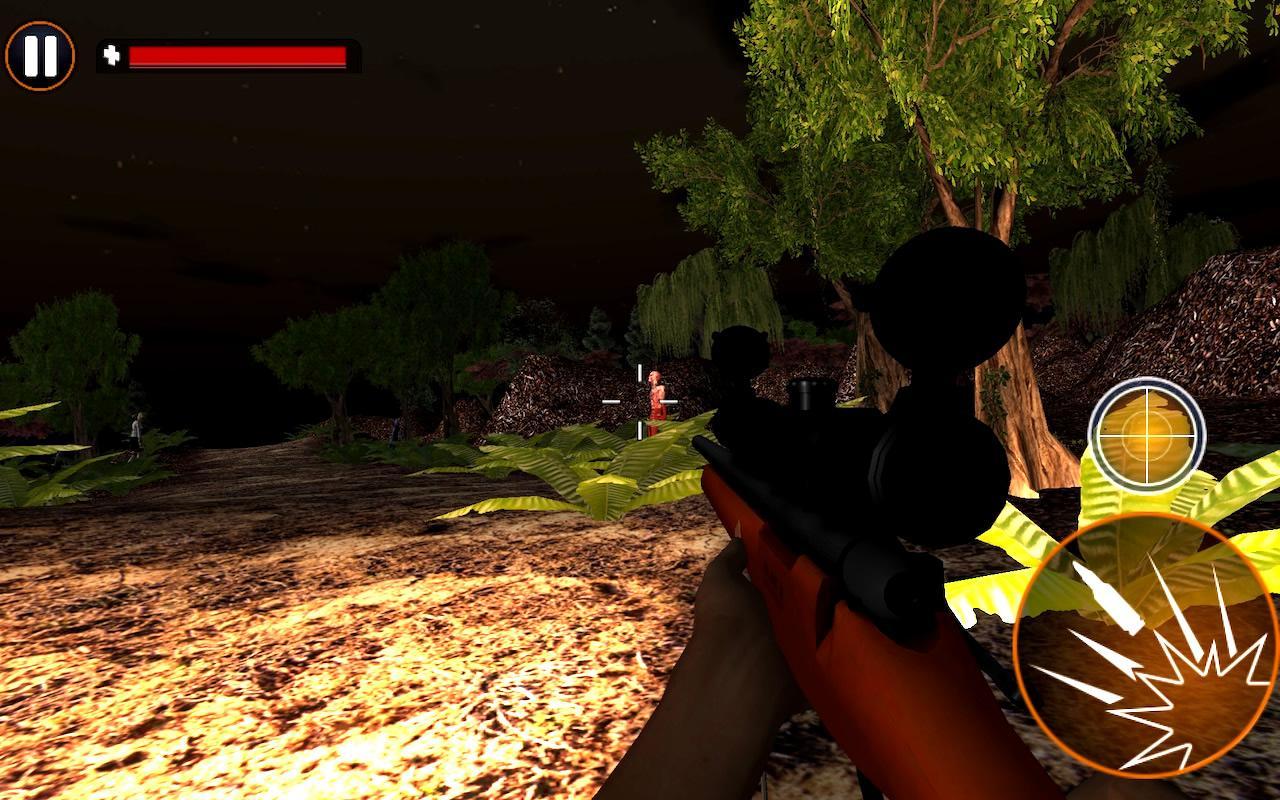Tap the crosshair reticle on the zombie
The image size is (1280, 800).
640,400
